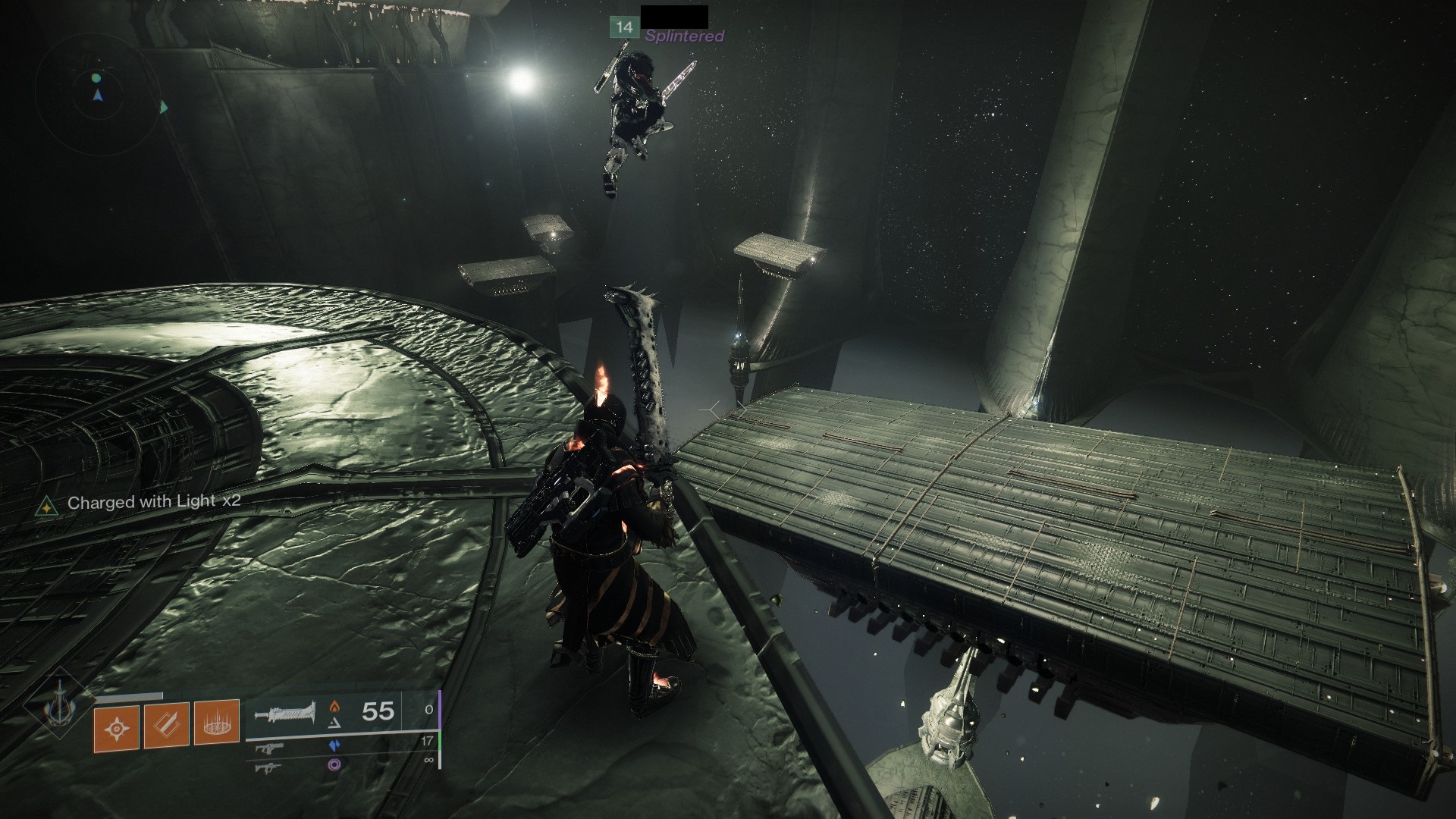Click the player arrow on the radar

(x=98, y=97)
